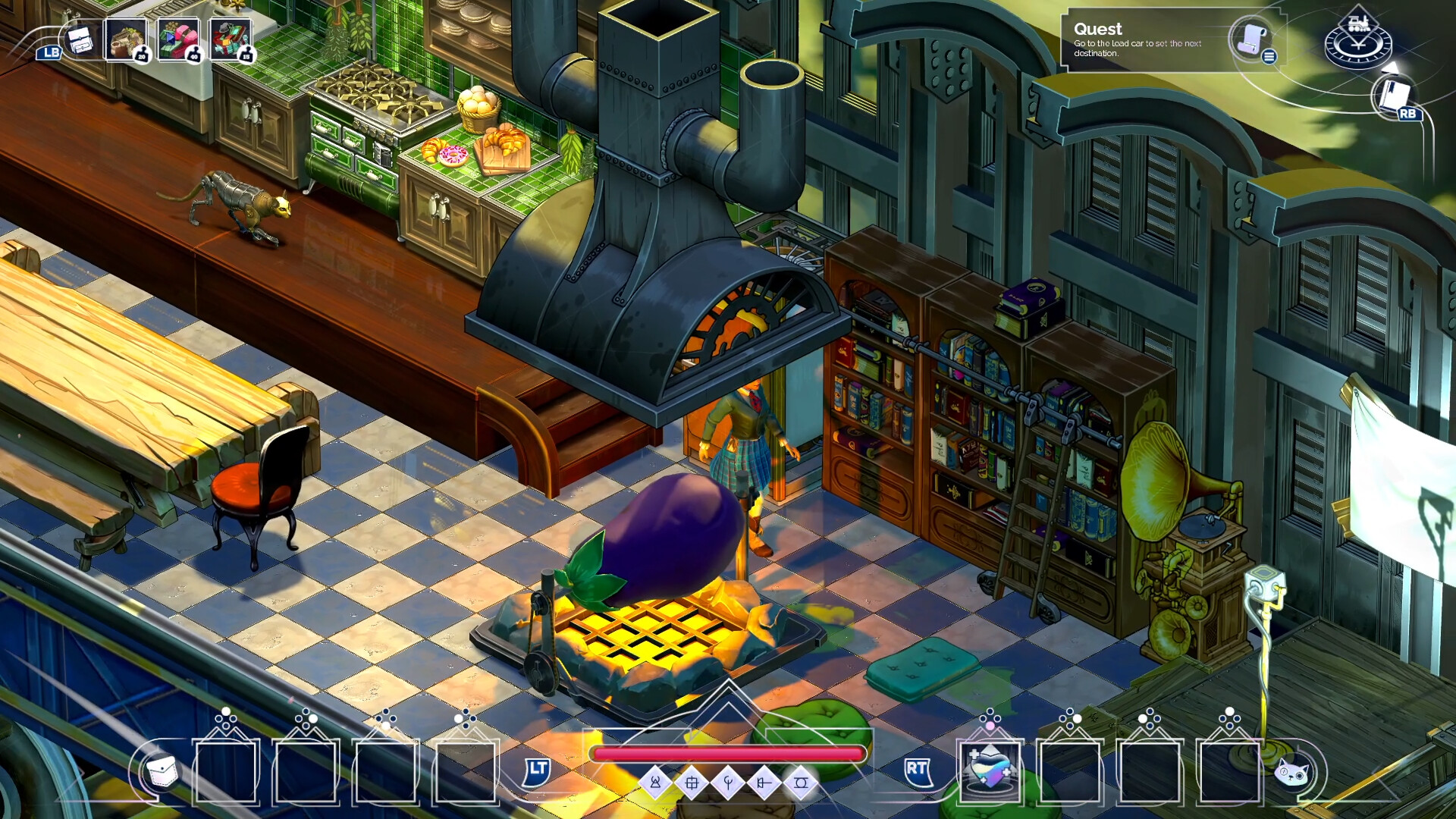Click the white arrow above the journal icon

[1390, 68]
